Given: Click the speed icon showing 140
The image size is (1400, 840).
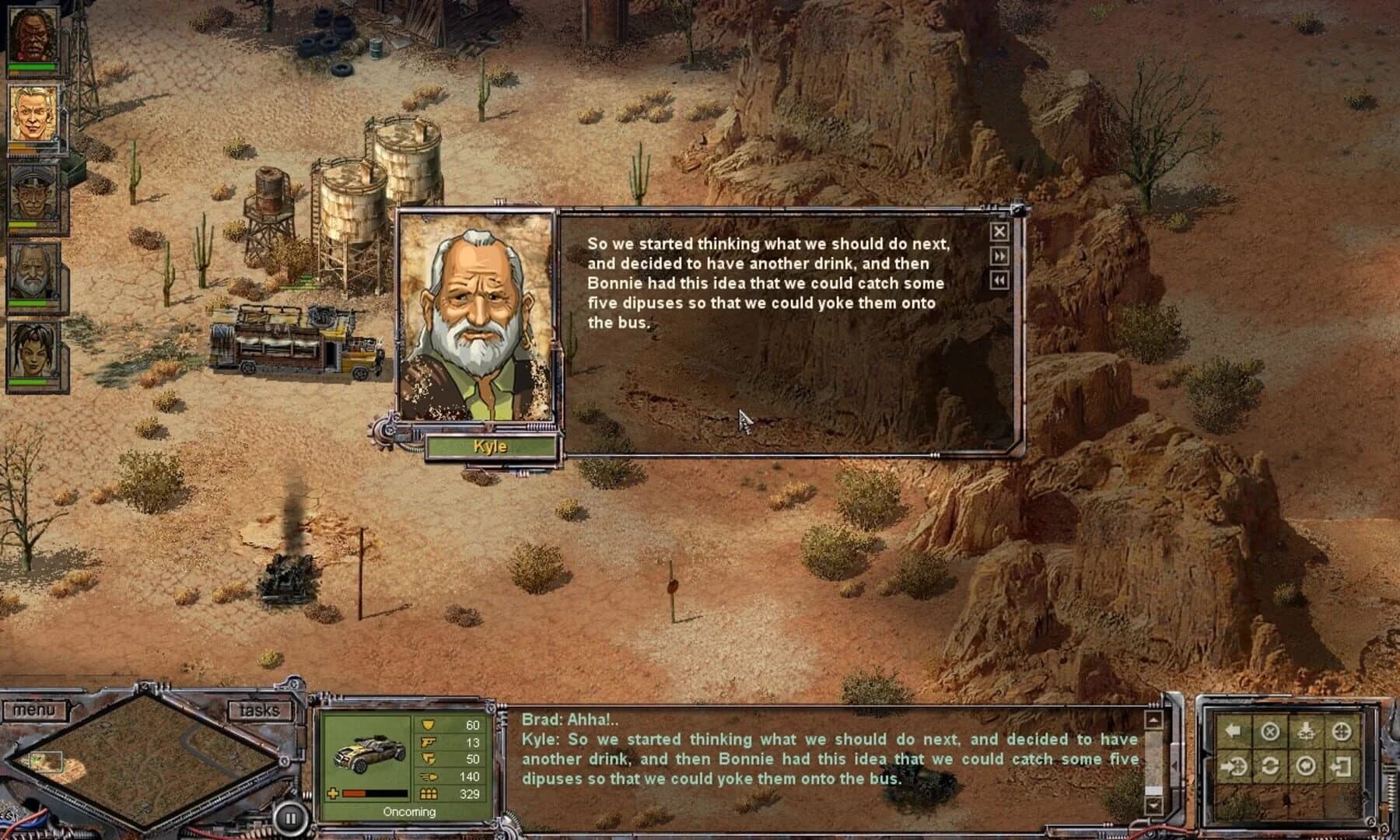Looking at the screenshot, I should click(x=429, y=777).
